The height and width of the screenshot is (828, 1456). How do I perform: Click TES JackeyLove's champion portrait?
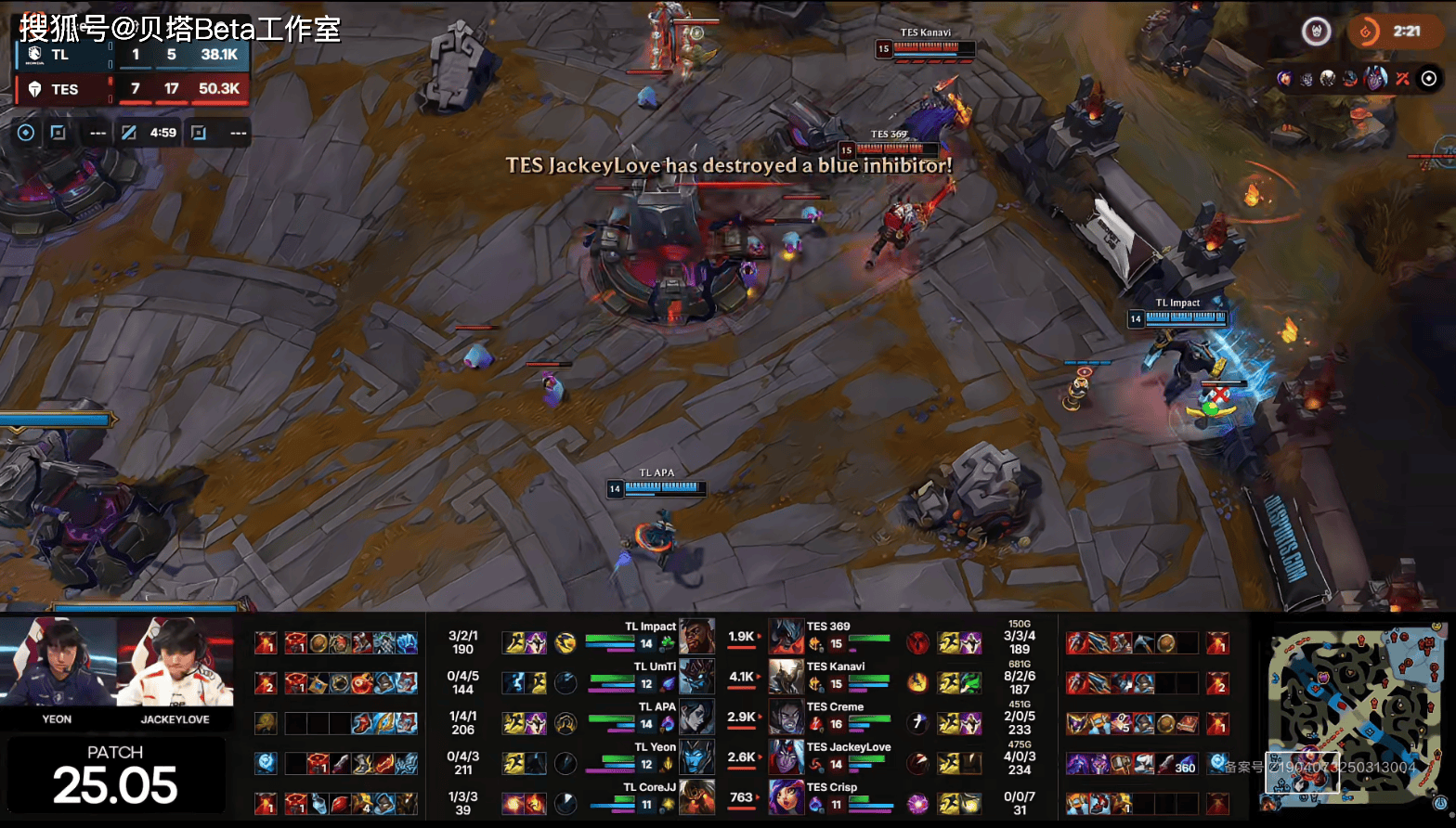[x=786, y=757]
